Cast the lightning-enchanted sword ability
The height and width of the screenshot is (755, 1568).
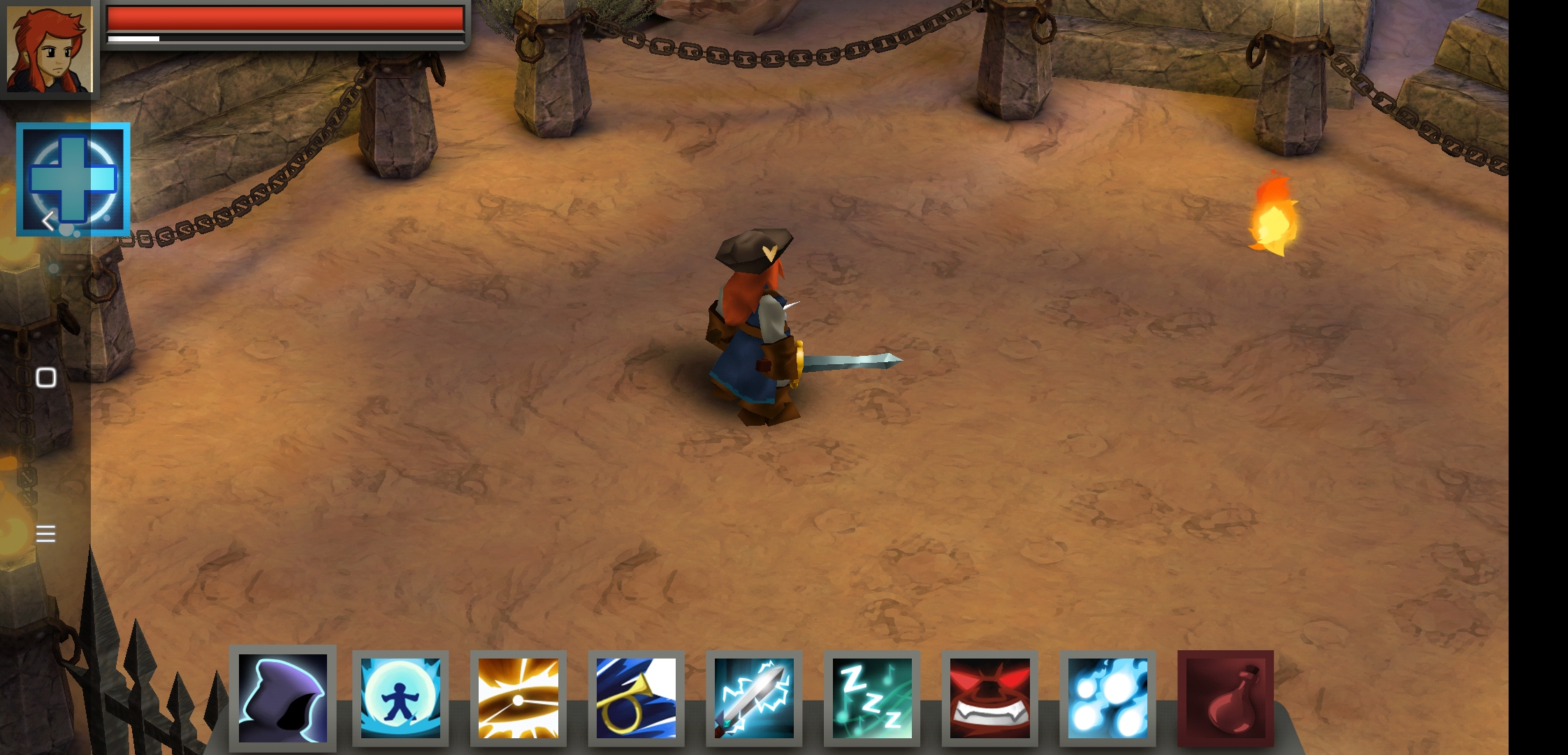[753, 697]
